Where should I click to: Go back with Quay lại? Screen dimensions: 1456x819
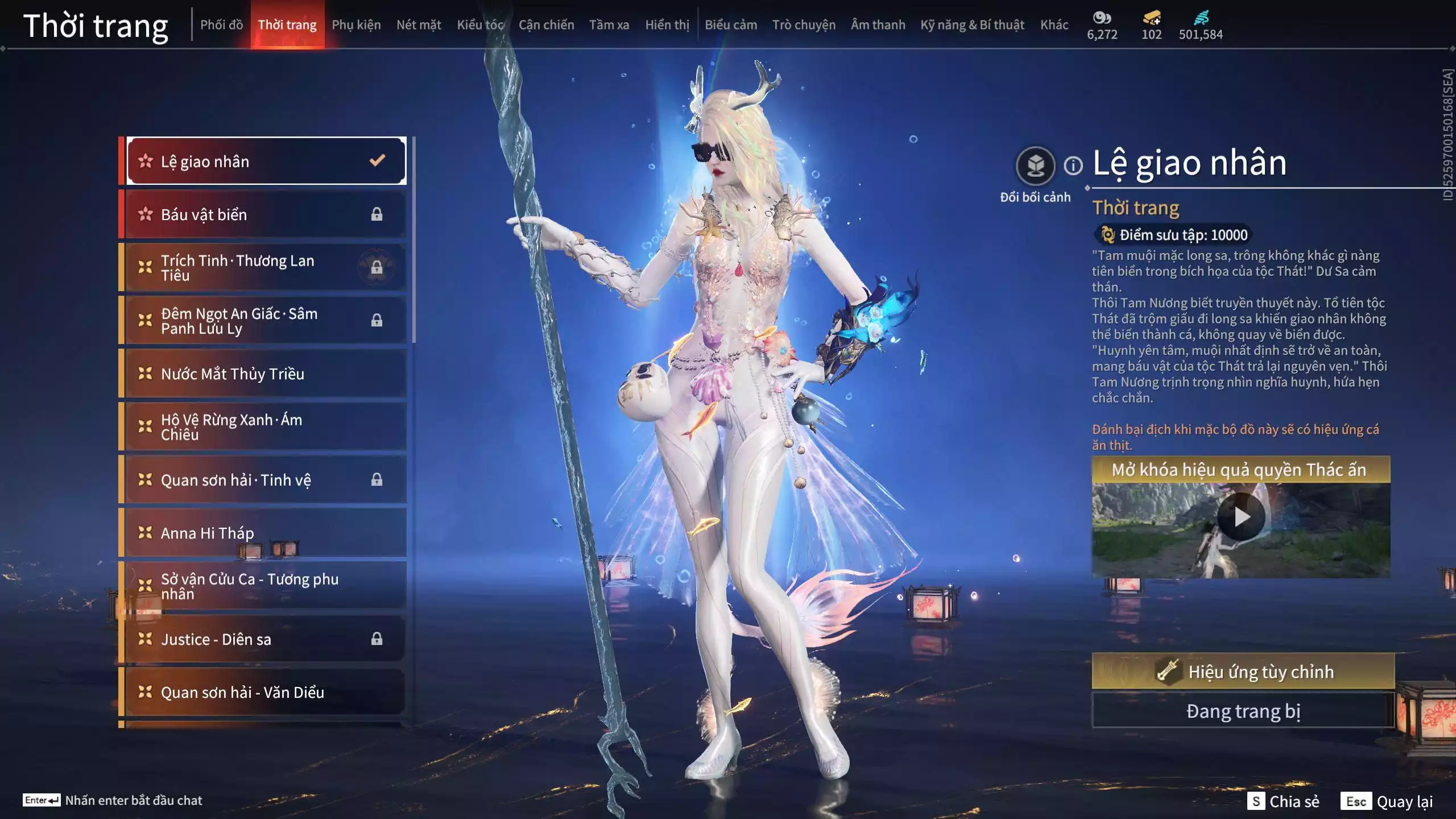[x=1387, y=801]
